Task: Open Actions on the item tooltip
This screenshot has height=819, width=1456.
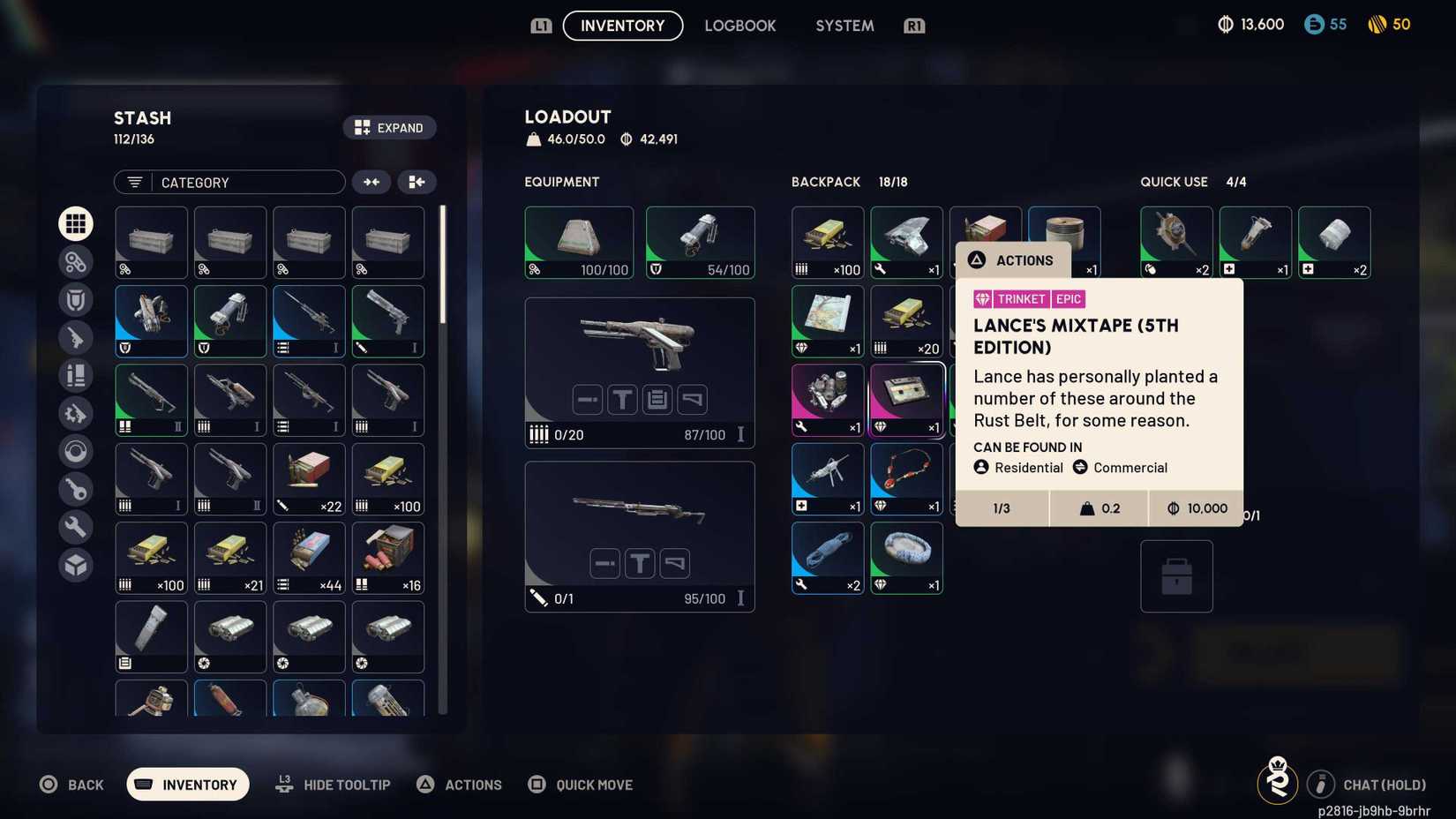Action: click(1013, 260)
